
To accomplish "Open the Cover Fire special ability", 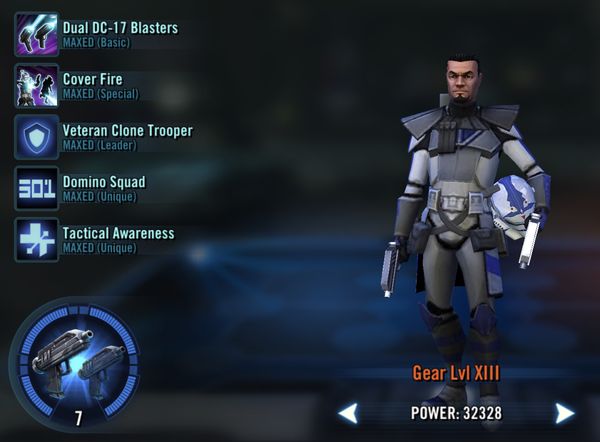I will 36,85.
